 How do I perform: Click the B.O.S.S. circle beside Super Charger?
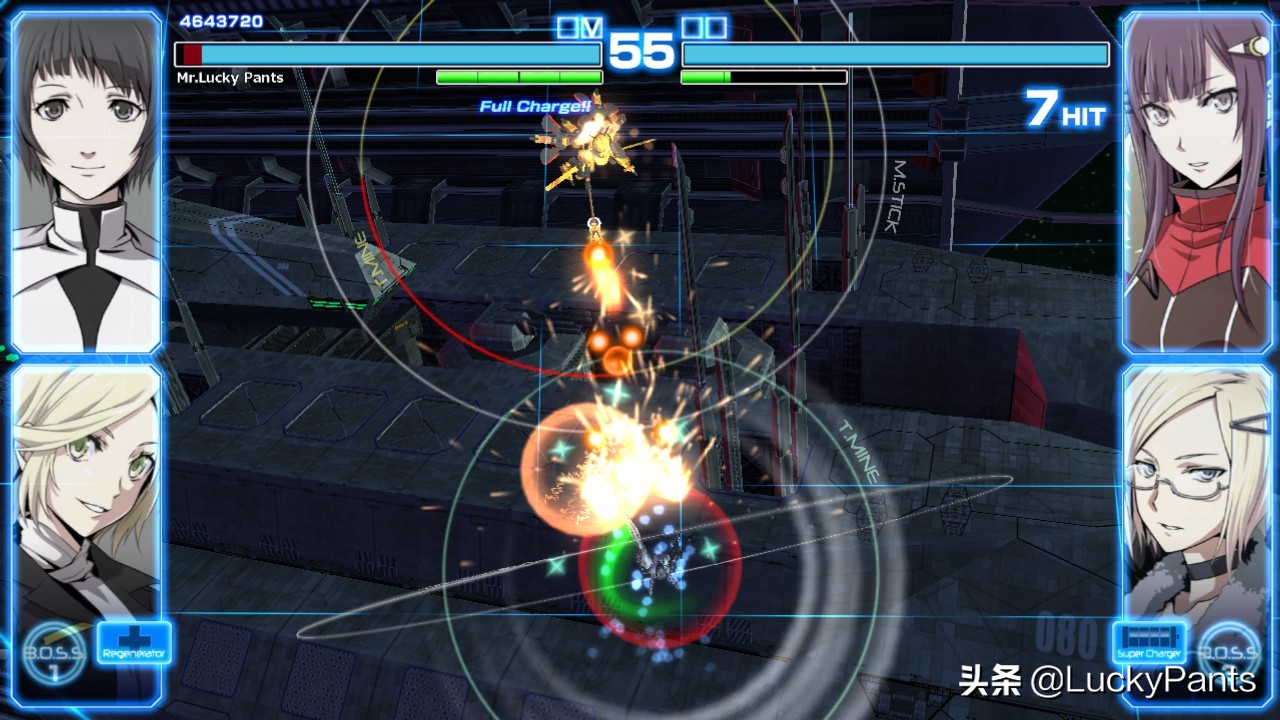click(x=1229, y=650)
